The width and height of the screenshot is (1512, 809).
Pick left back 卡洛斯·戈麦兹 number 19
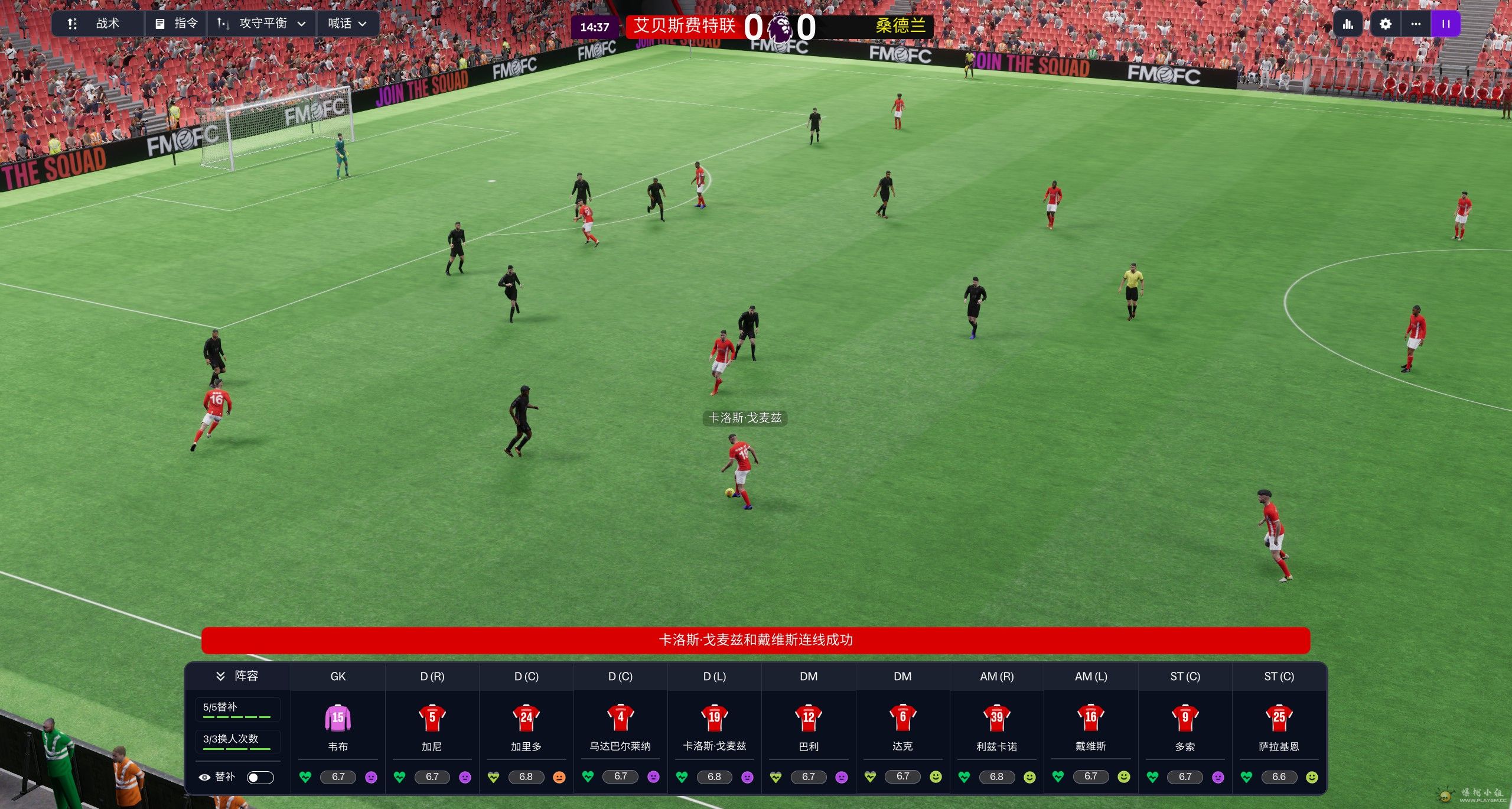714,717
